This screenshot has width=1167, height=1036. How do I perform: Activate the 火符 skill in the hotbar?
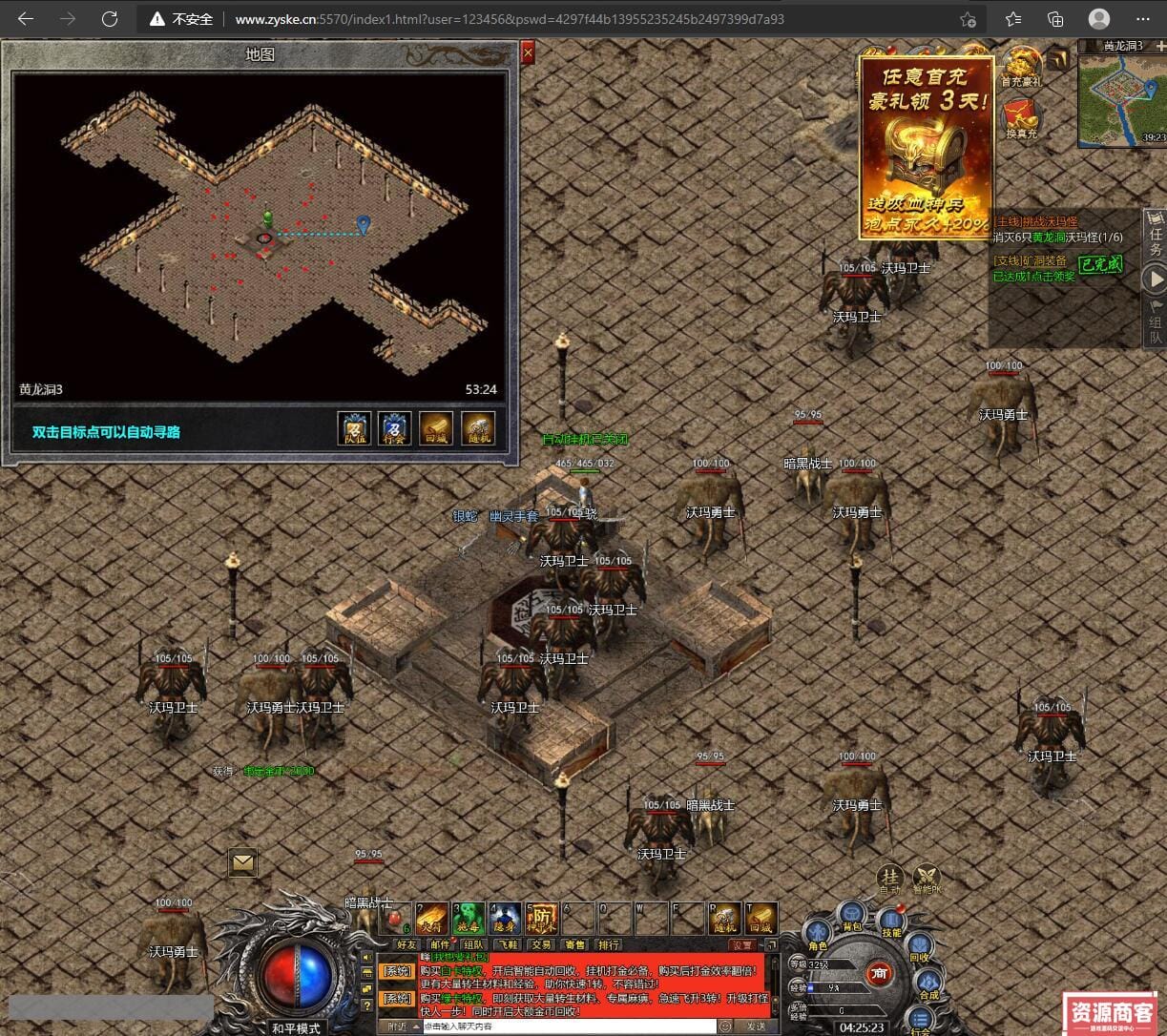431,919
